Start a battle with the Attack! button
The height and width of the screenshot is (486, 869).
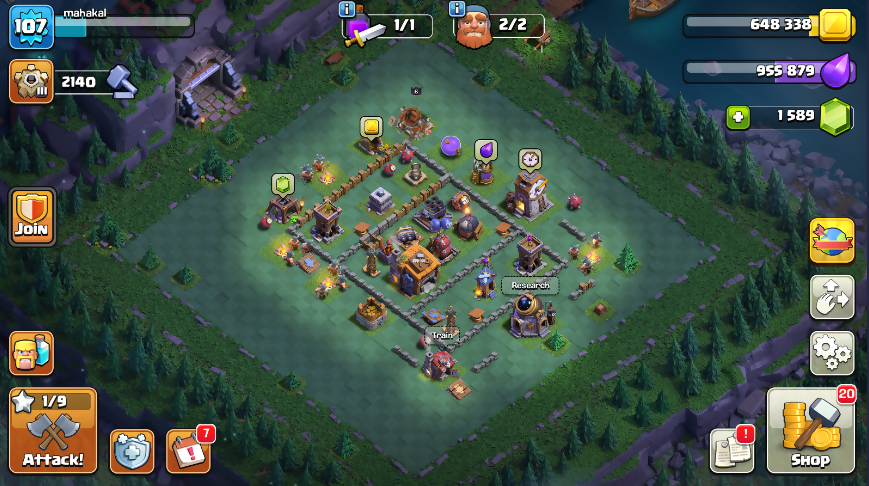click(53, 430)
